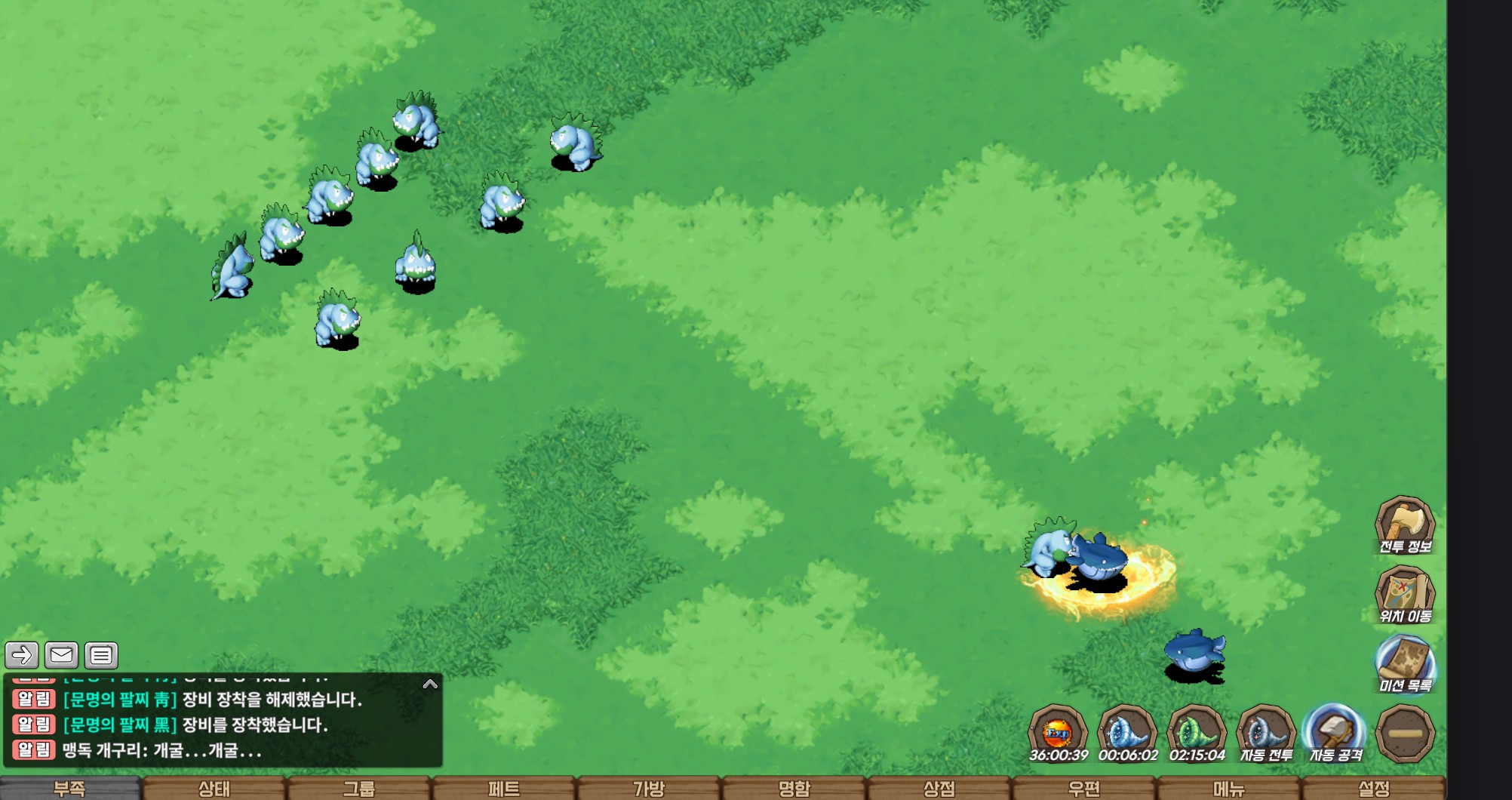Check the 우편 (mail) tab

point(1083,789)
